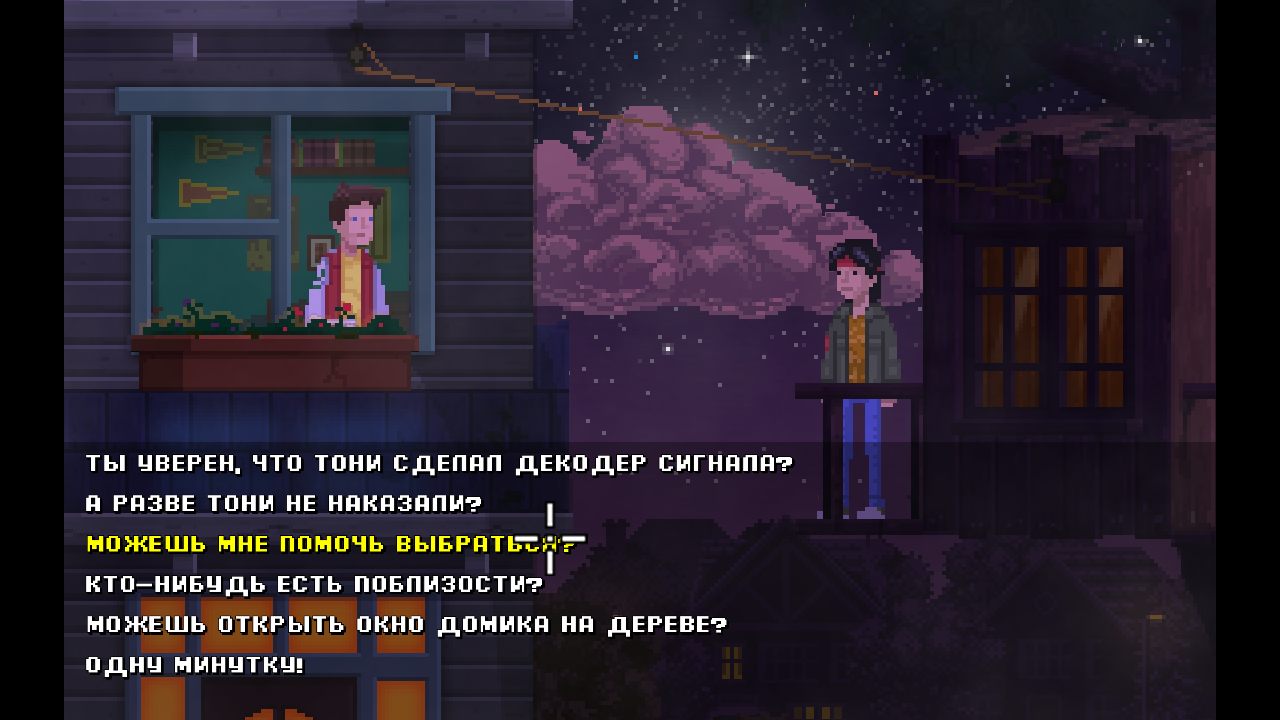The width and height of the screenshot is (1280, 720).
Task: Click the flower box under the window
Action: (270, 360)
